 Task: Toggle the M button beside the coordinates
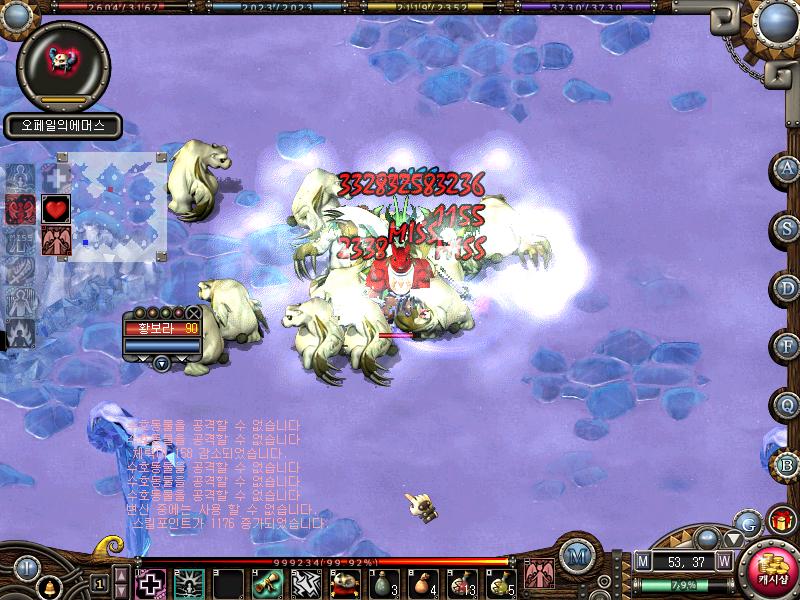coord(642,561)
